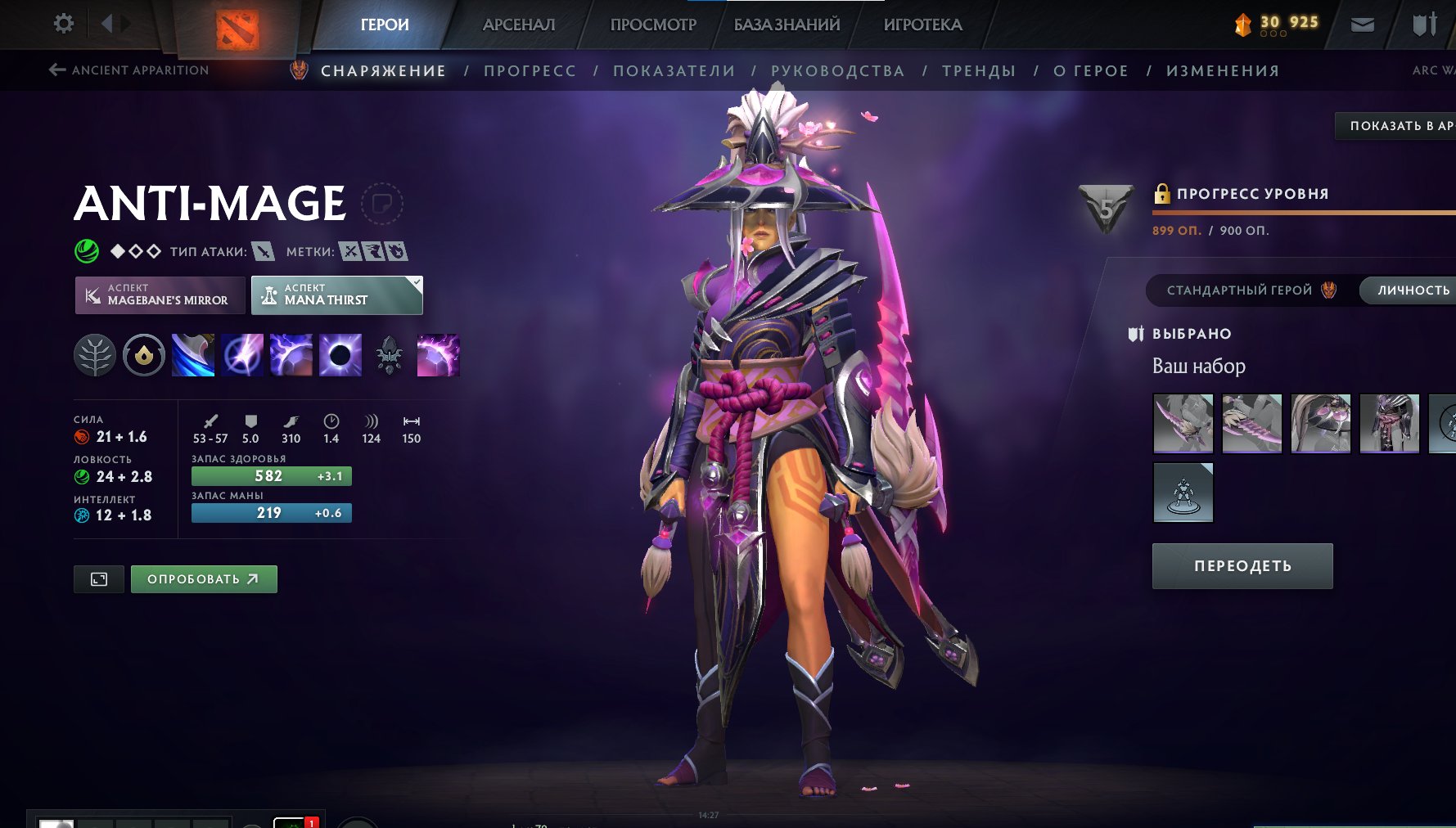View the Aghanim's Scepter upgrade icon
This screenshot has height=828, width=1456.
(387, 355)
